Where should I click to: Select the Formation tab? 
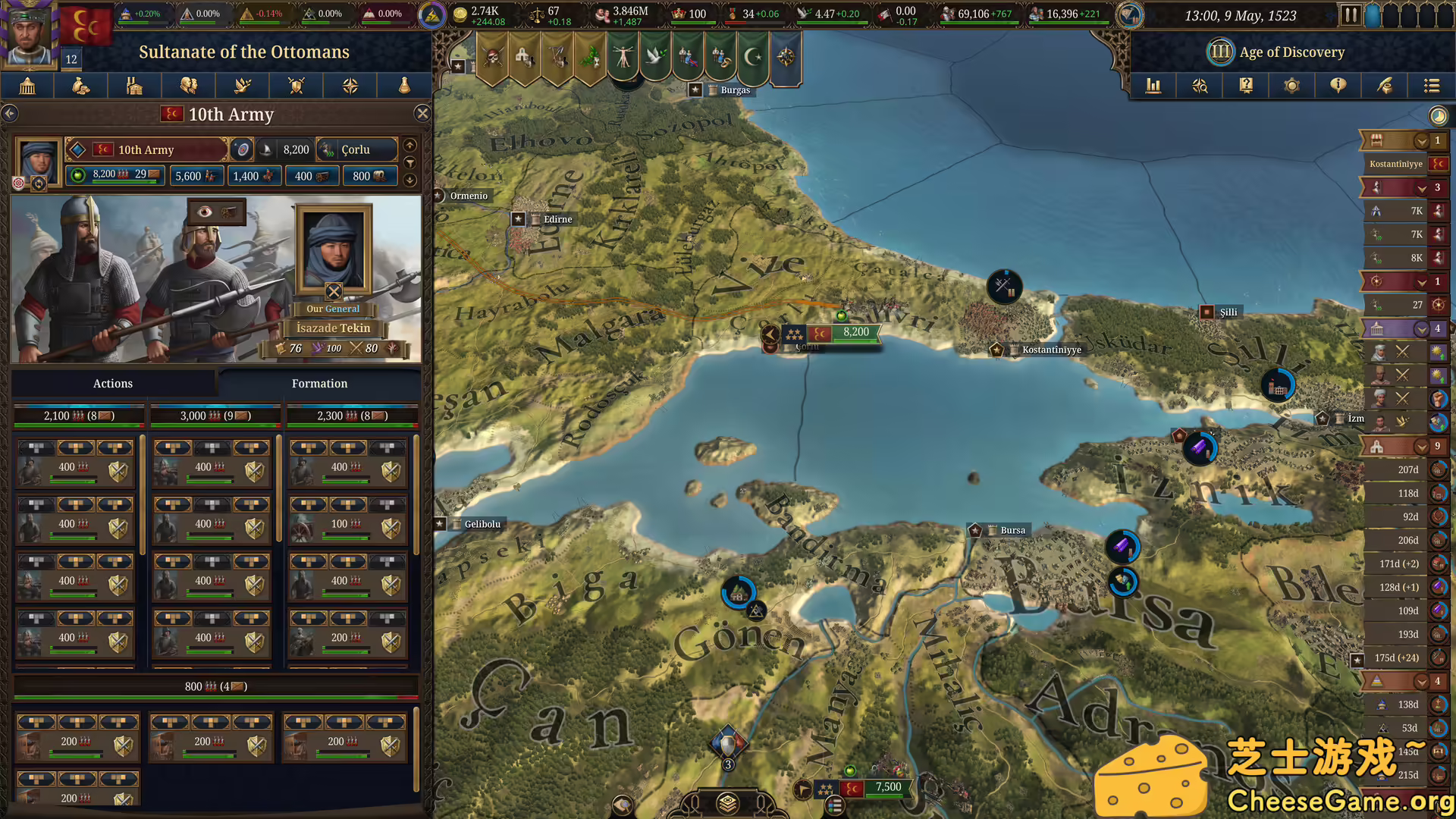[x=319, y=383]
